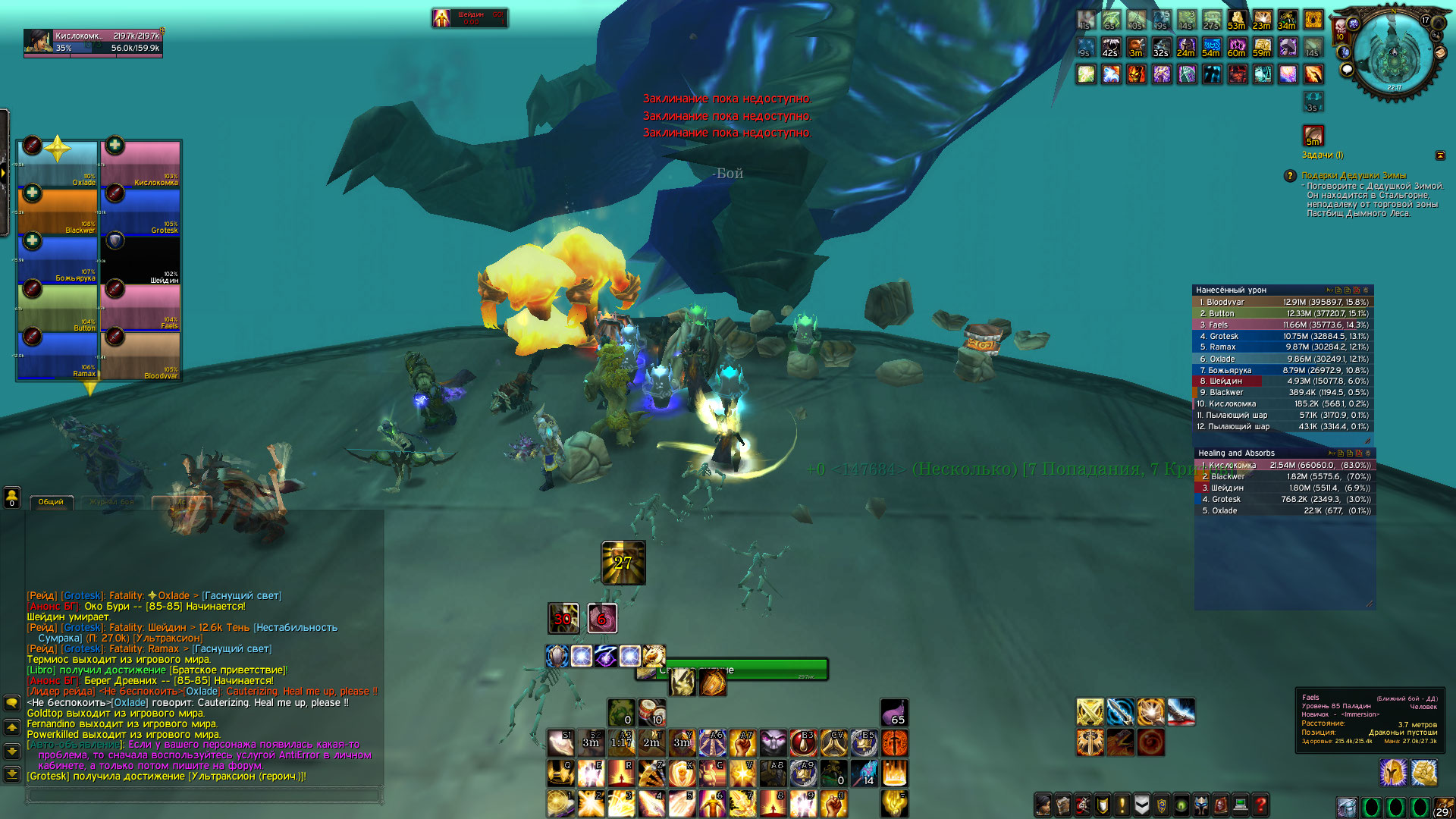Expand the Задачи objectives tracker header

coord(1322,155)
